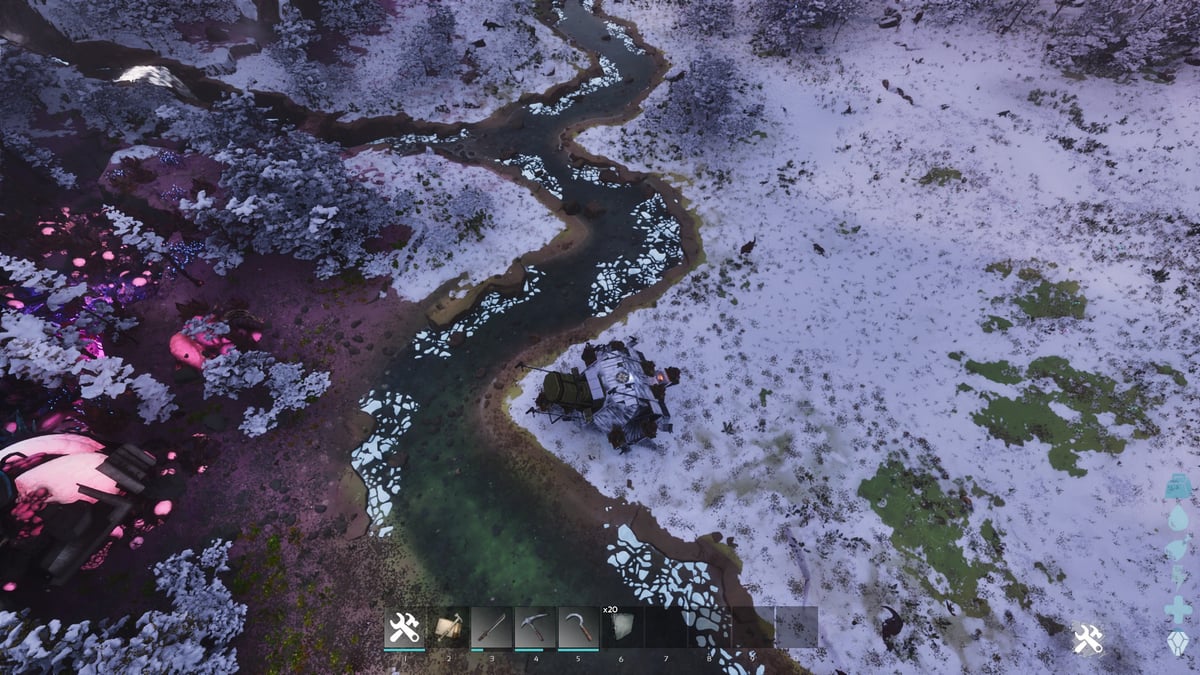Select the hotbar item stacked x20

click(x=621, y=628)
